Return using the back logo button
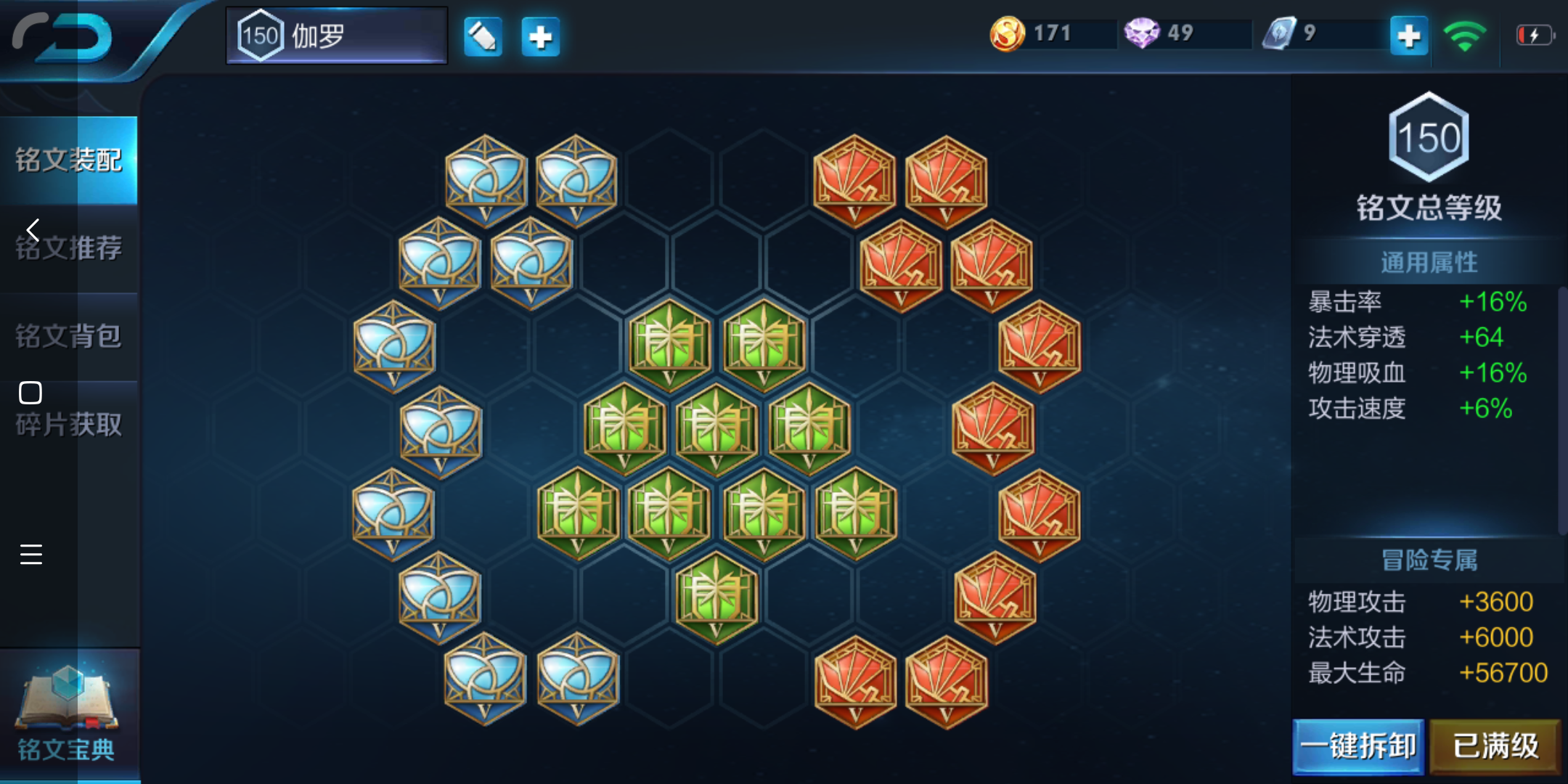The height and width of the screenshot is (784, 1568). click(64, 36)
